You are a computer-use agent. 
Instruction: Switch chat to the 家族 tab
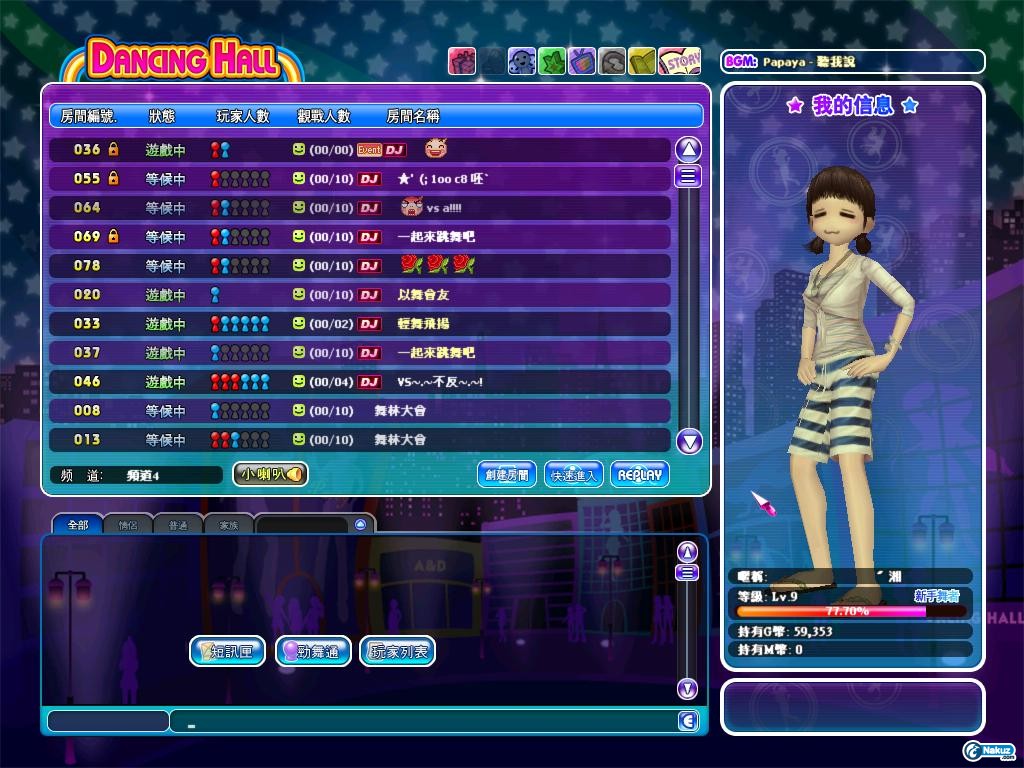pyautogui.click(x=228, y=524)
